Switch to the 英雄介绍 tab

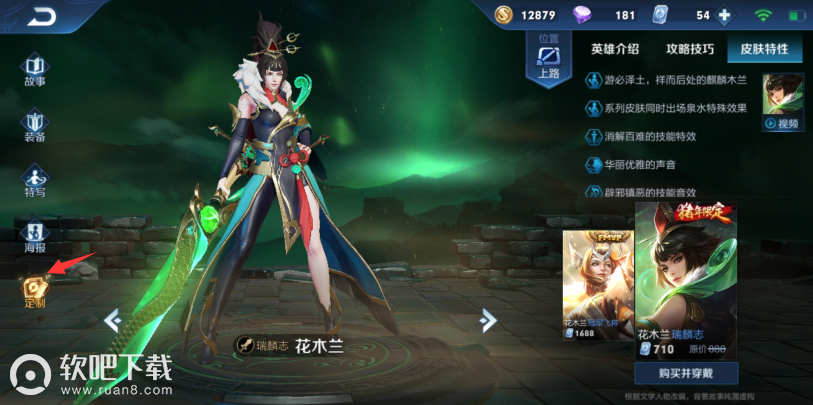[616, 49]
